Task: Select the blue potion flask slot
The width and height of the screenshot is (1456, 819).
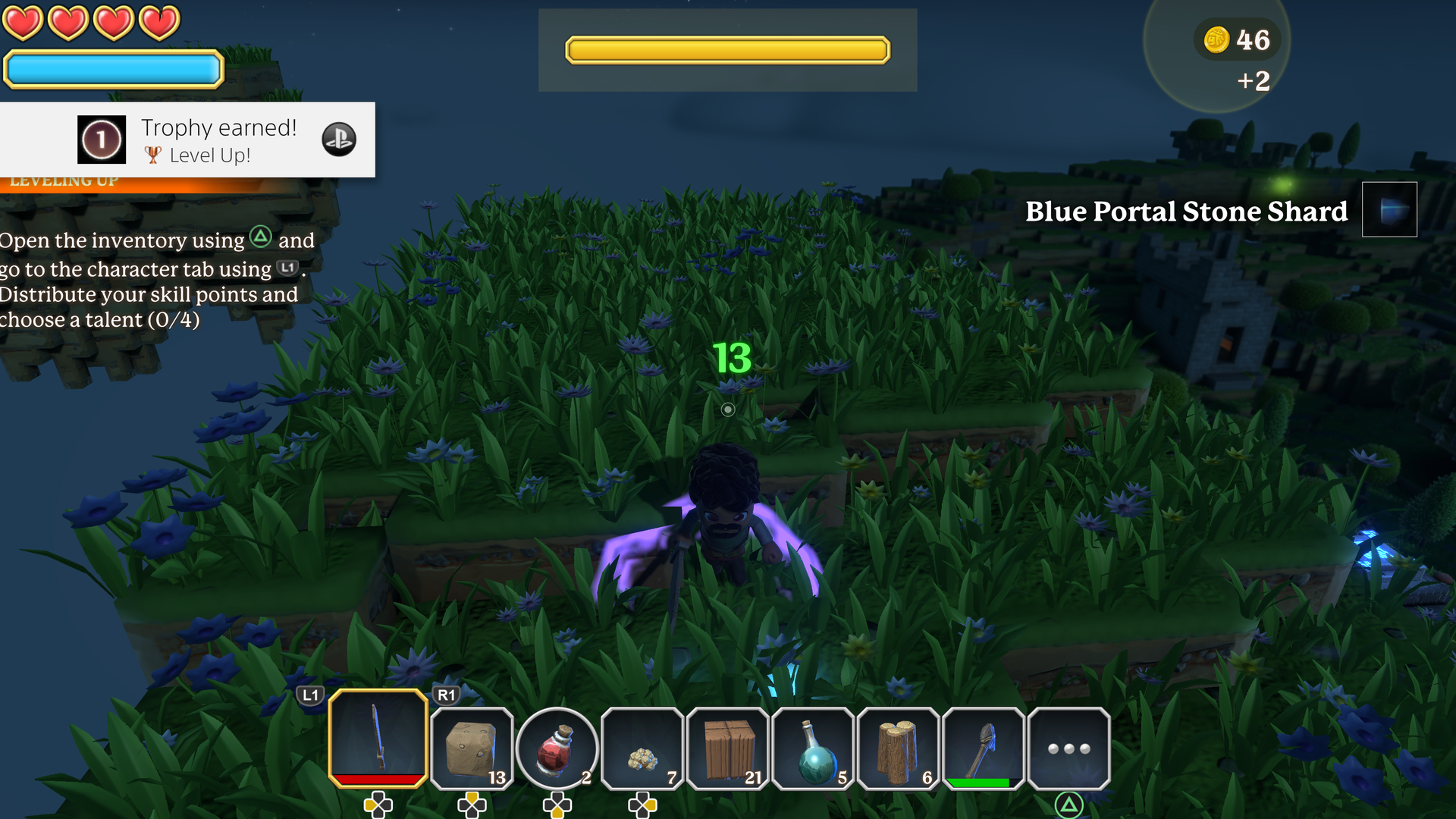Action: (x=813, y=747)
